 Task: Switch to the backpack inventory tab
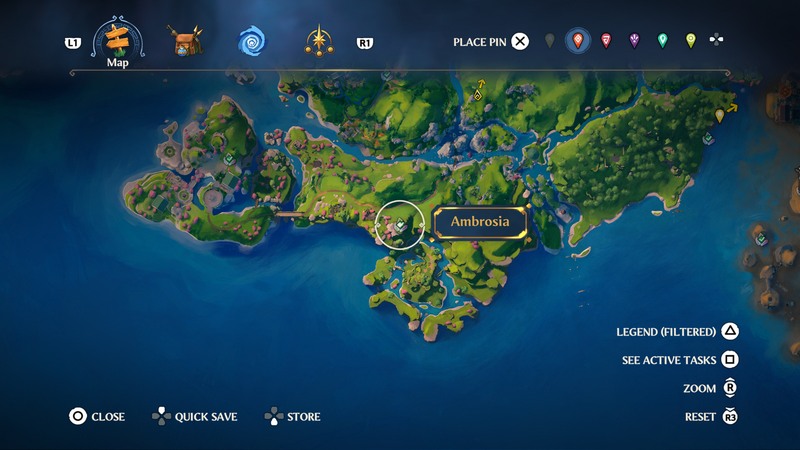tap(185, 42)
